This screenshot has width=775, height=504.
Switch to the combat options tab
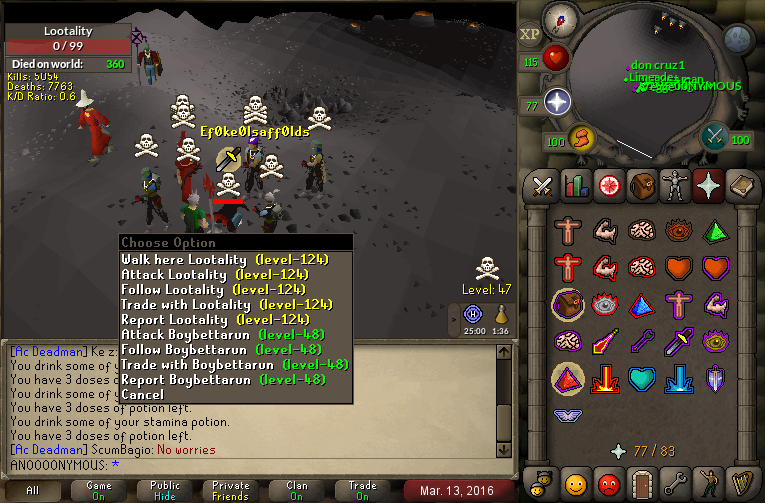tap(543, 185)
